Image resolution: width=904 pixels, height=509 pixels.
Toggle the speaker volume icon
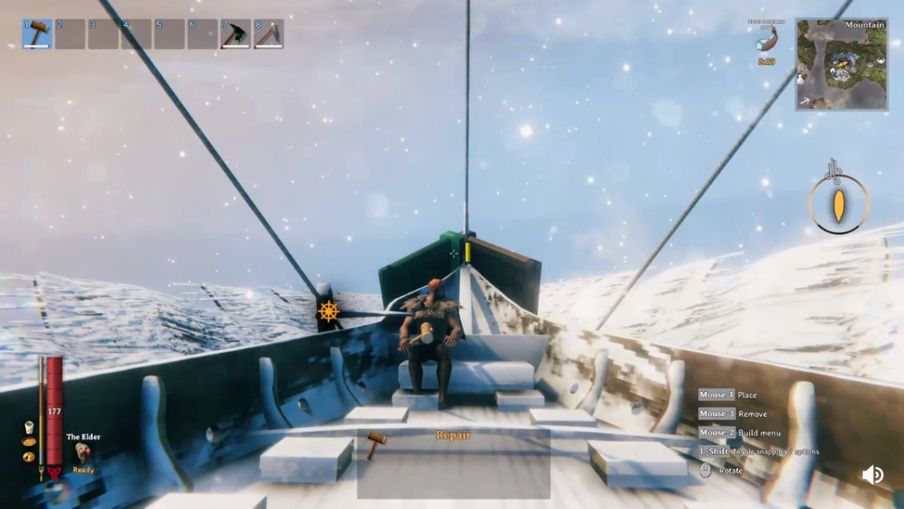click(x=872, y=475)
